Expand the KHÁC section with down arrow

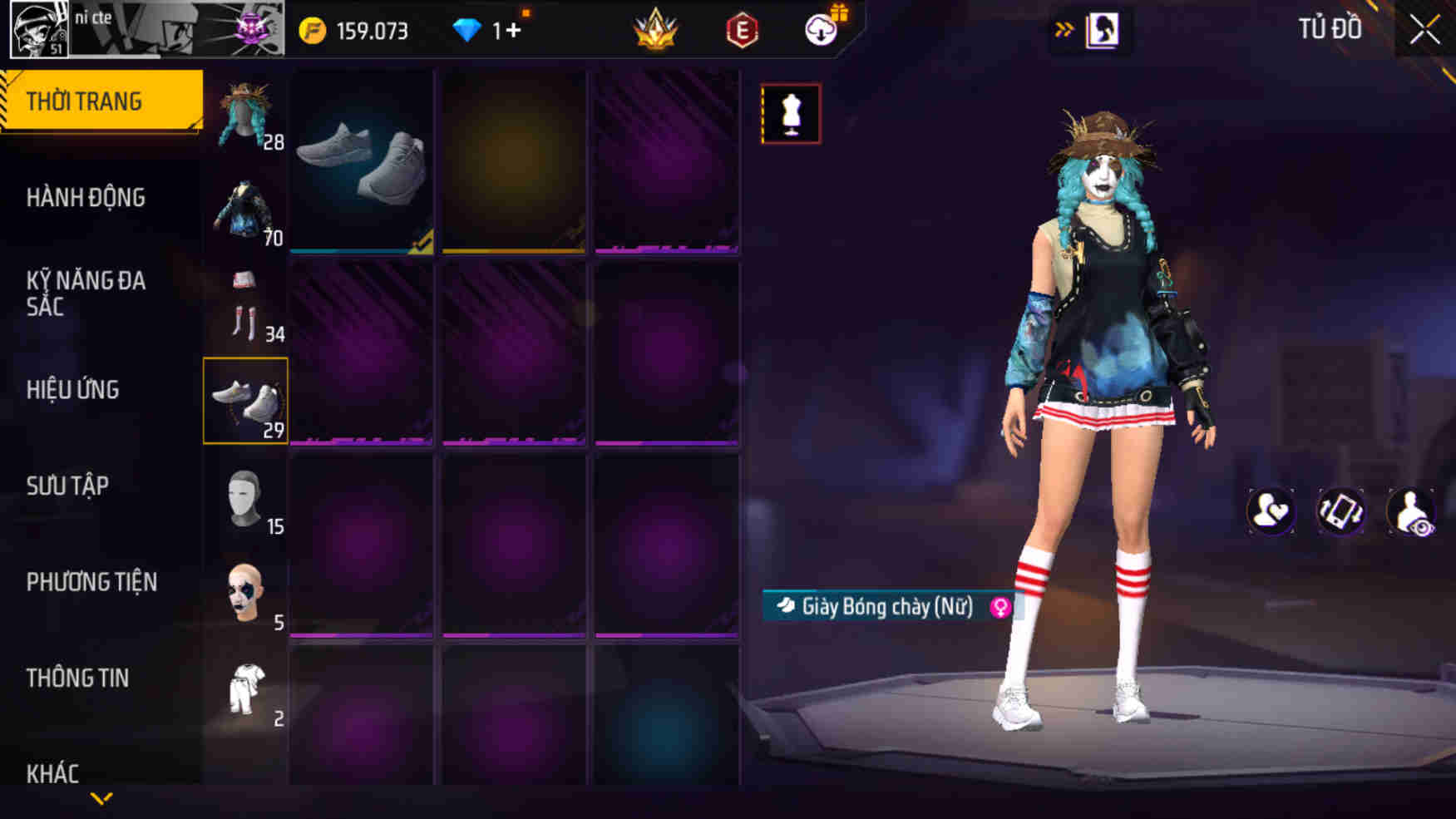click(x=101, y=797)
